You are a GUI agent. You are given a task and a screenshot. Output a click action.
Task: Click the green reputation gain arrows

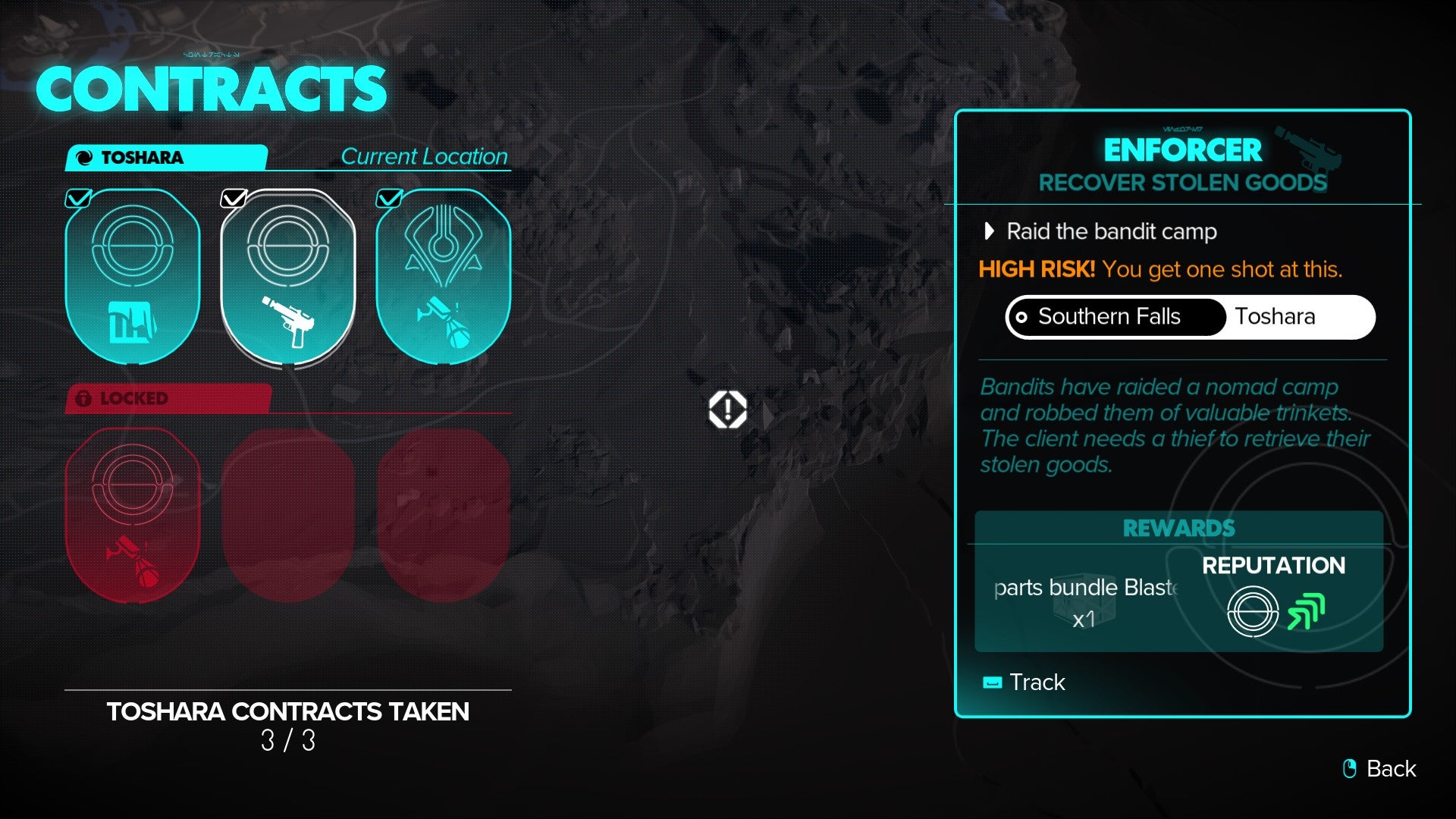[x=1308, y=610]
